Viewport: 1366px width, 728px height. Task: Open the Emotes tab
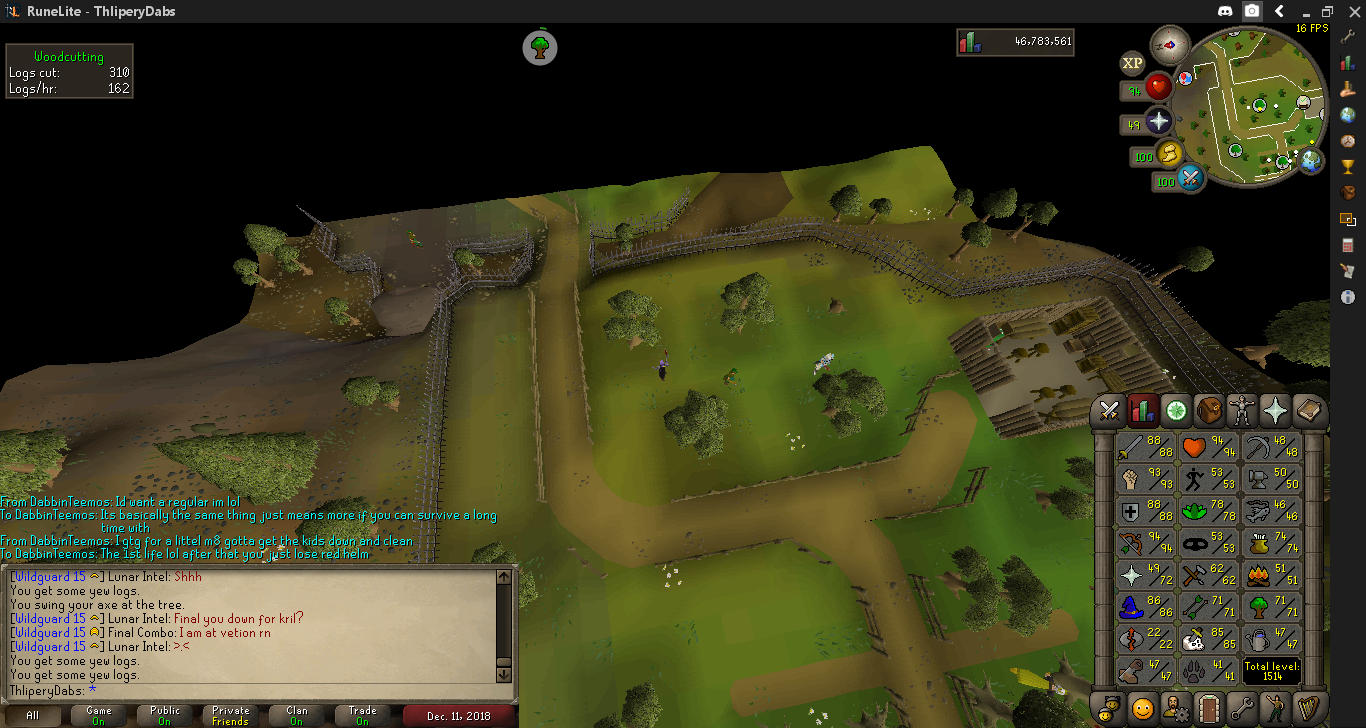click(1275, 708)
